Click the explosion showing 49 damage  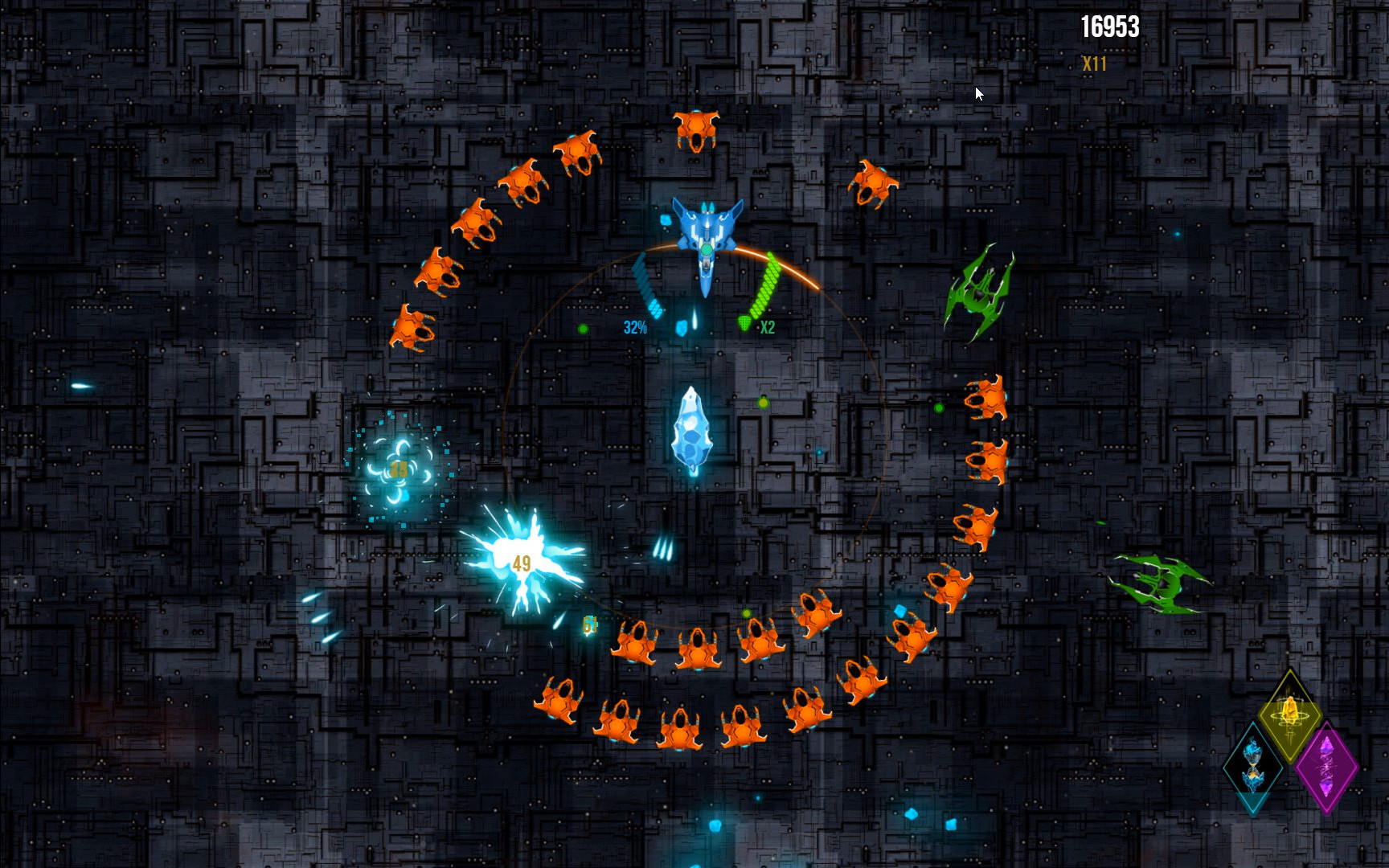tap(521, 563)
